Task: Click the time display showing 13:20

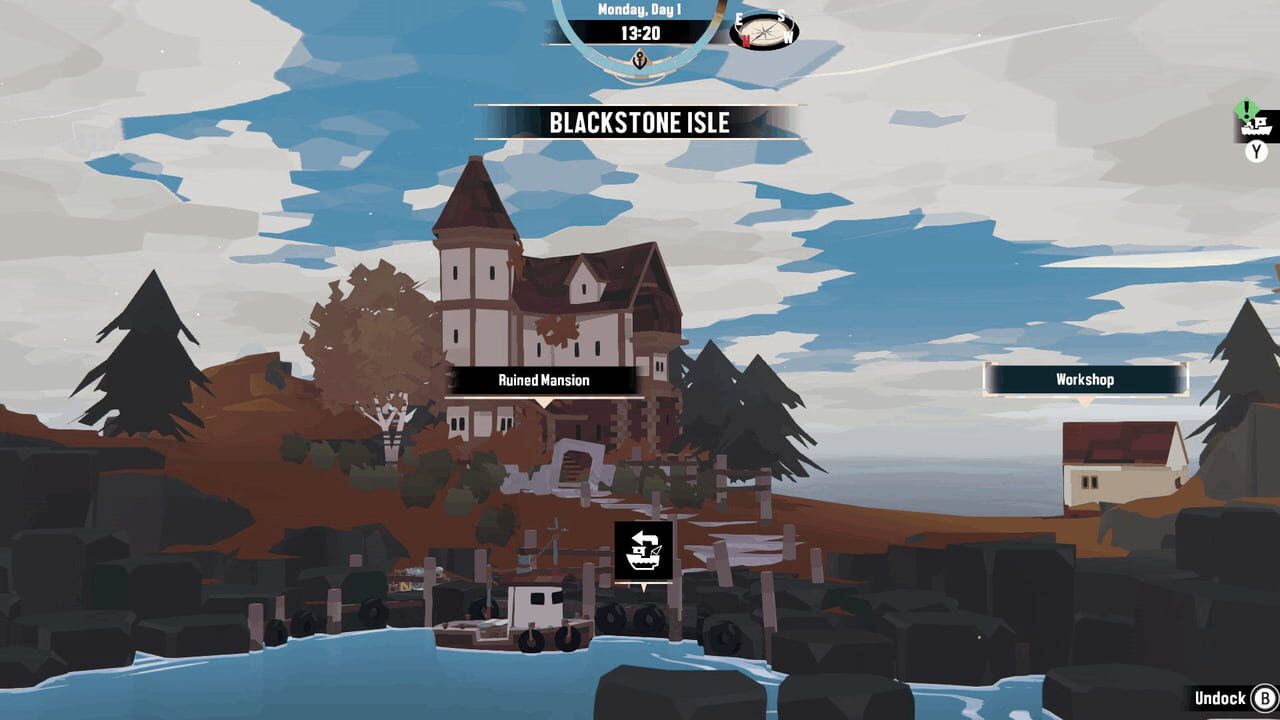Action: tap(642, 32)
